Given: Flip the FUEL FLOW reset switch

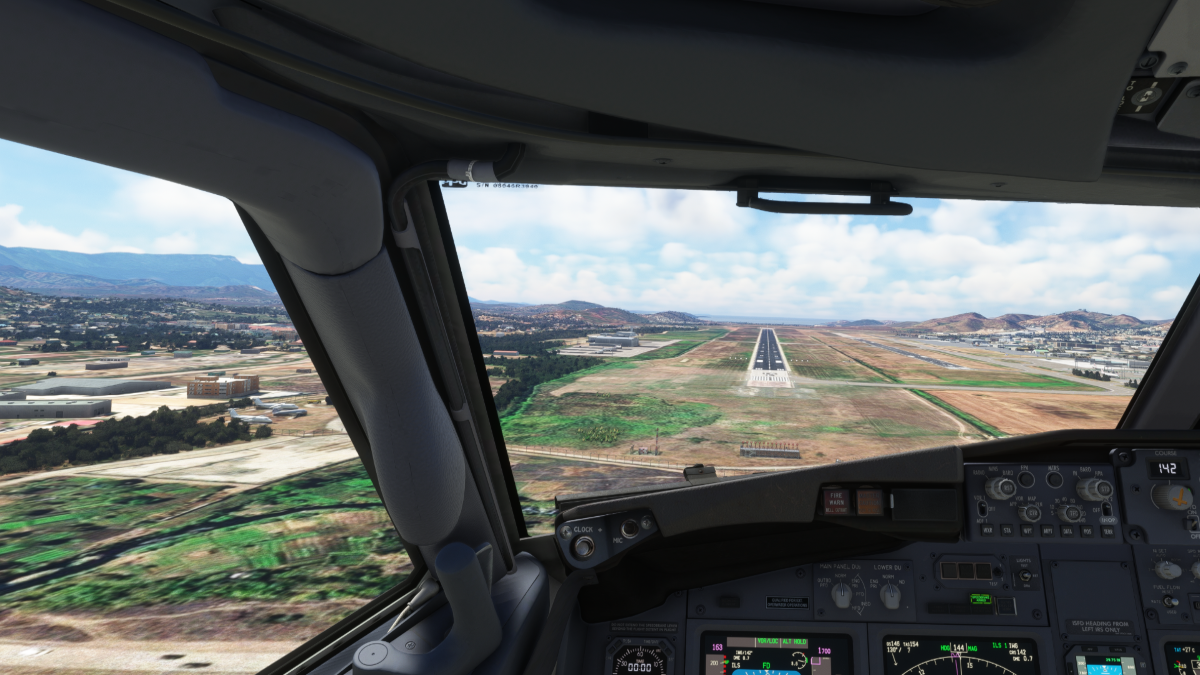Looking at the screenshot, I should [1170, 601].
